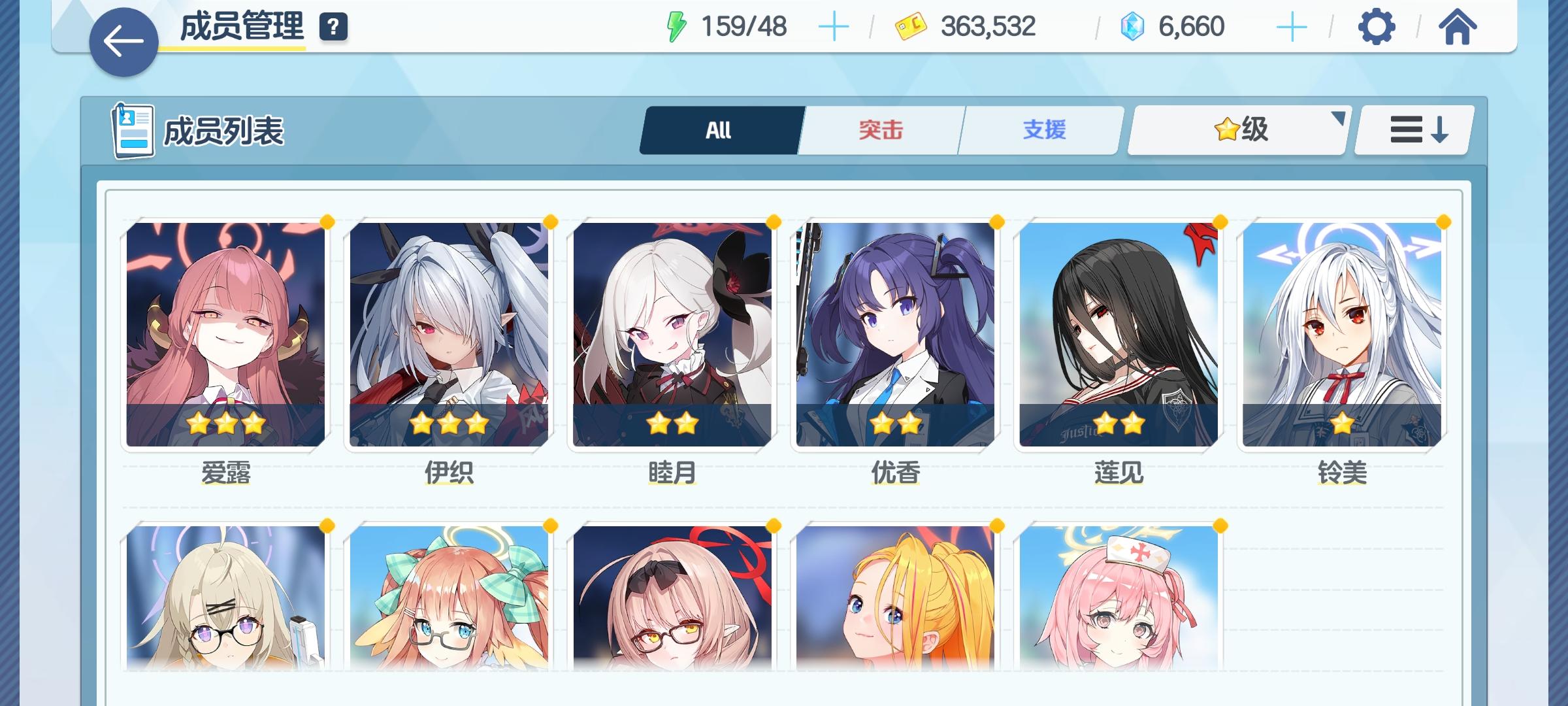Click the lightning energy icon in top bar
The height and width of the screenshot is (706, 1568).
676,25
